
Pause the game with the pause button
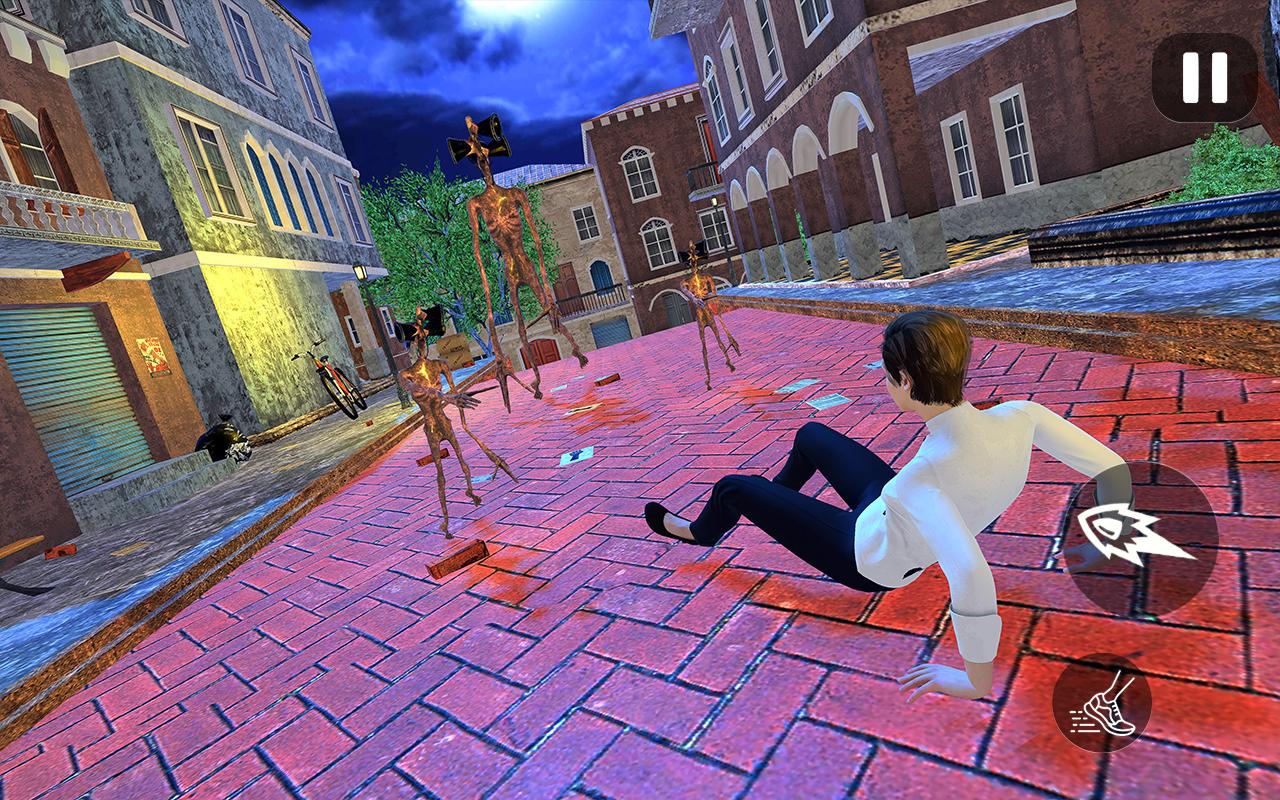[1204, 78]
